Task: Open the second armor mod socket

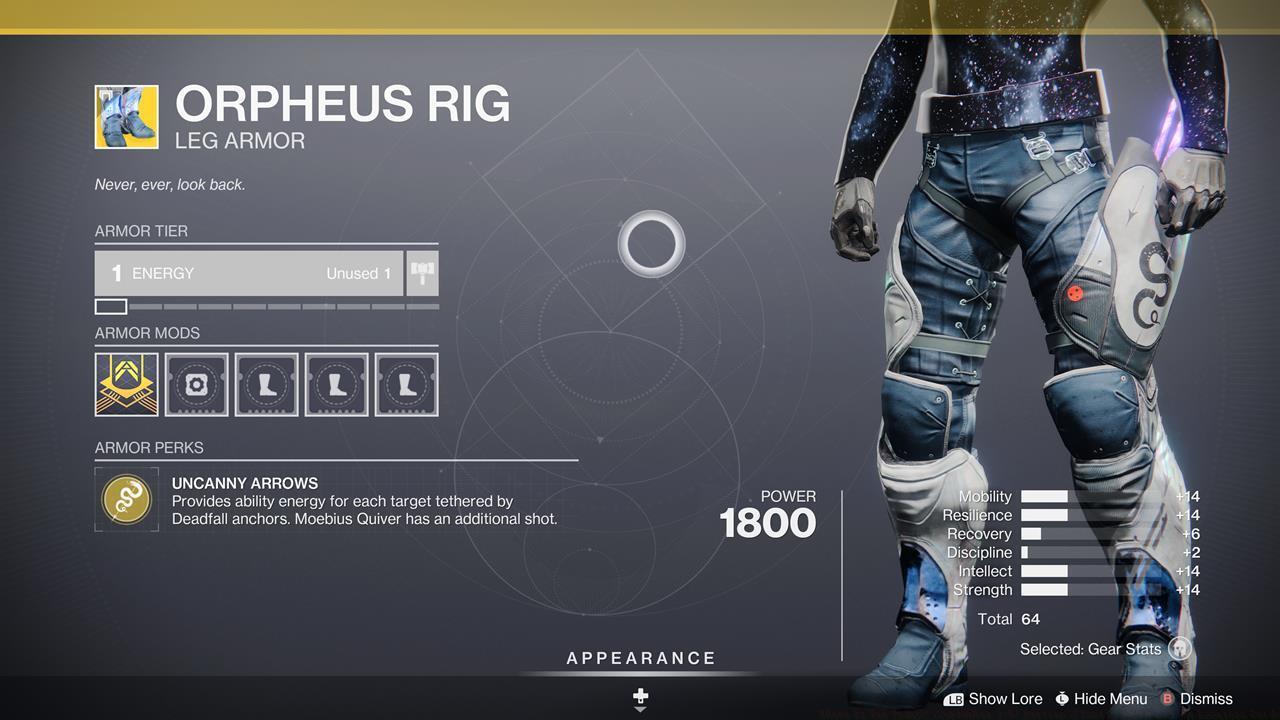Action: [196, 384]
